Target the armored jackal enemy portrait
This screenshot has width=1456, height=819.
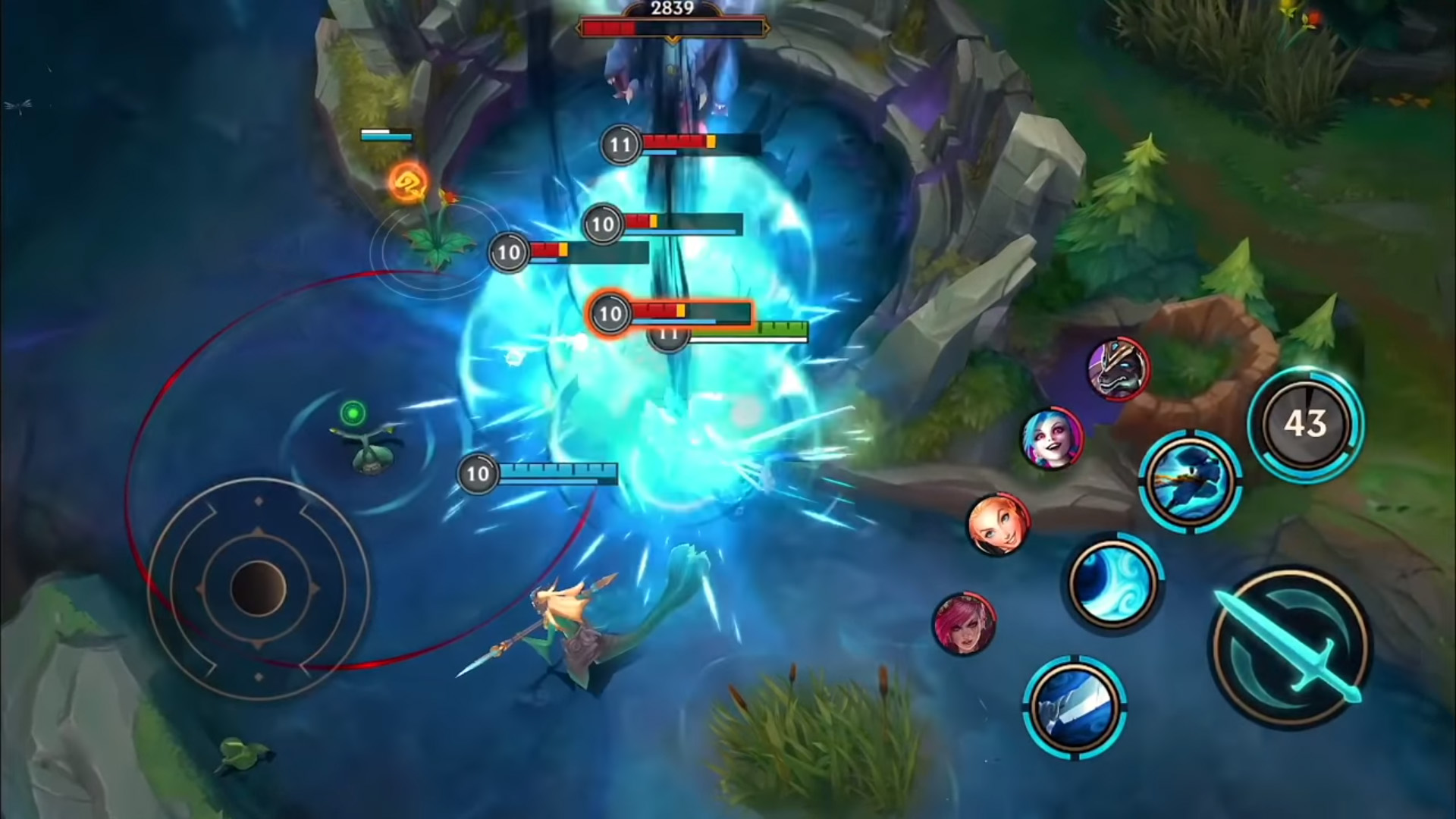[1117, 368]
